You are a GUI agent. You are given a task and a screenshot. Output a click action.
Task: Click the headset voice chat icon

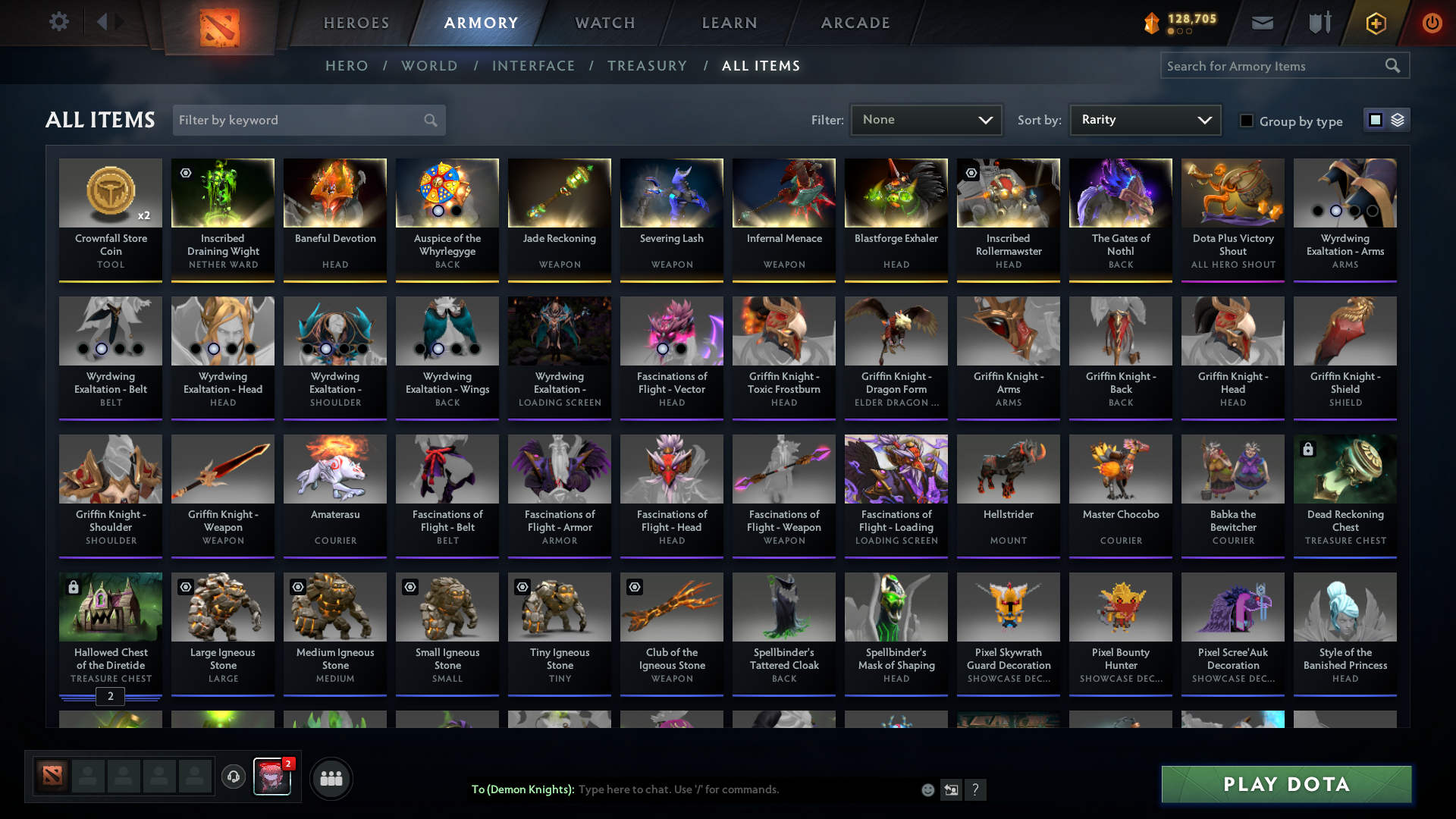click(233, 778)
